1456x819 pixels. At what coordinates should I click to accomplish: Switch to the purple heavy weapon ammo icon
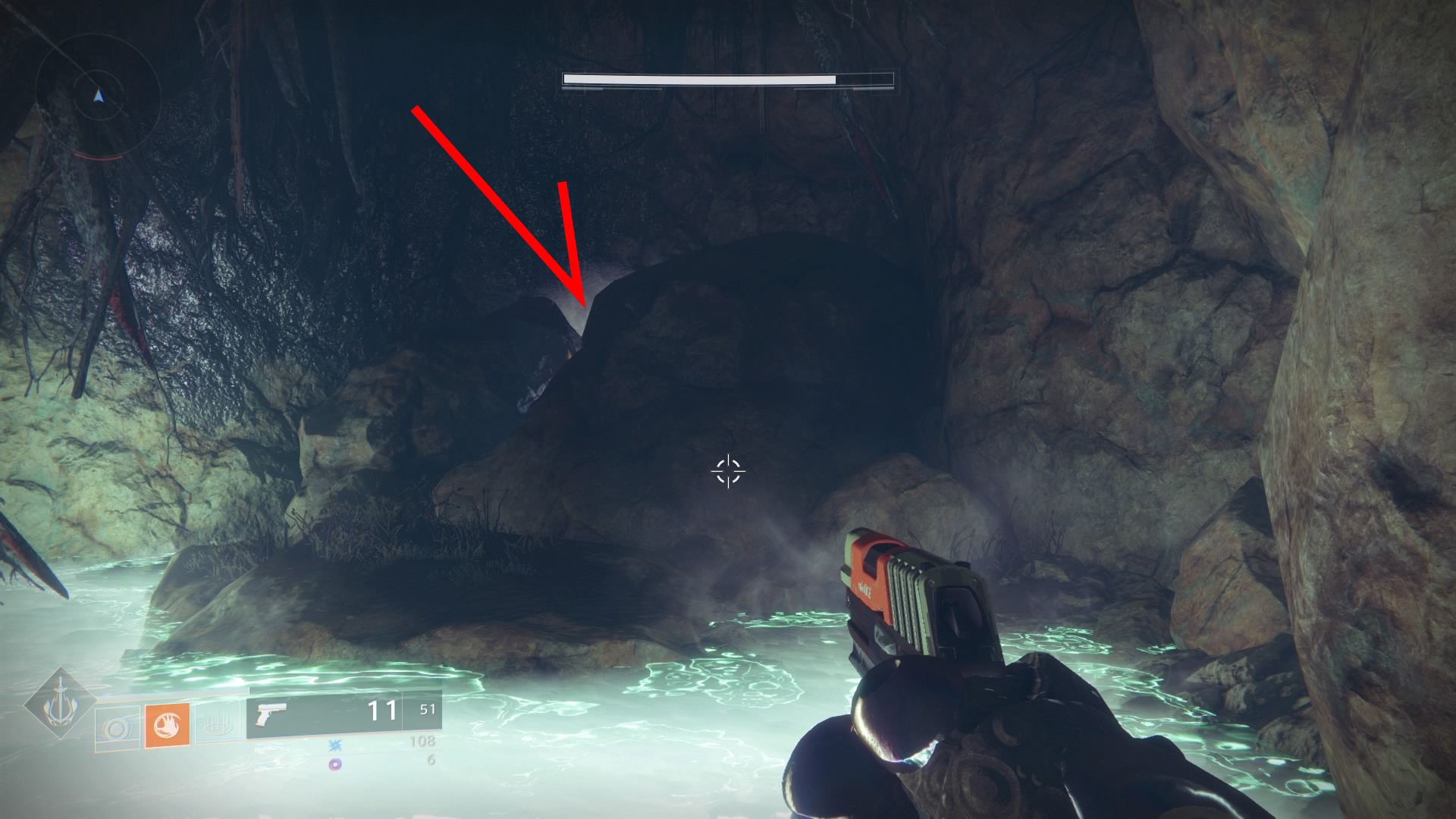(334, 764)
